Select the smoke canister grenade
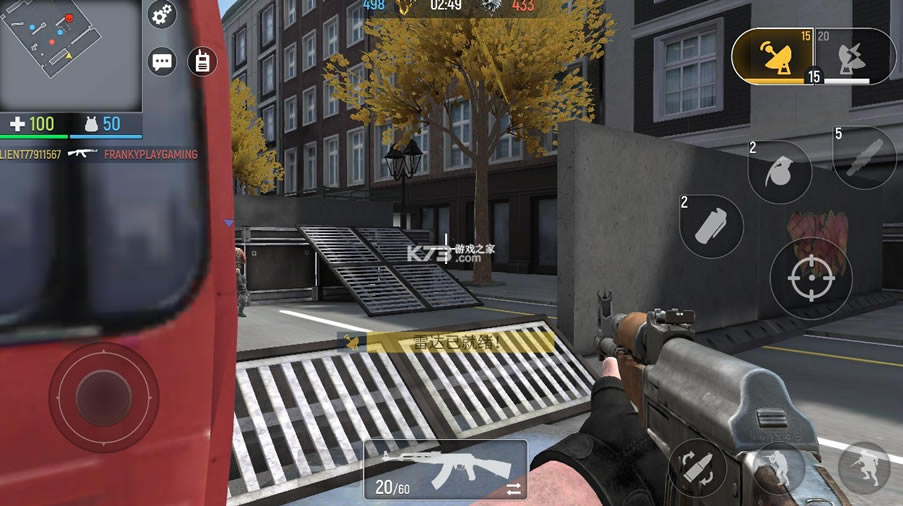The image size is (903, 506). (x=711, y=226)
